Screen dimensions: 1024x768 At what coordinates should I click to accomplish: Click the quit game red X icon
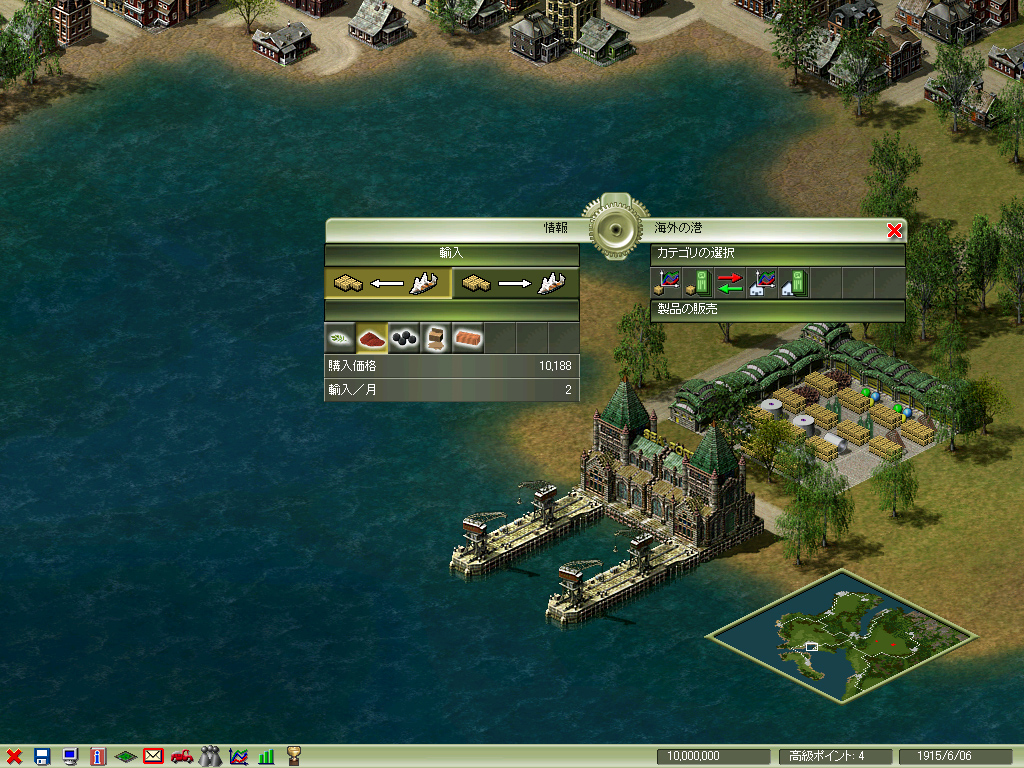[14, 756]
